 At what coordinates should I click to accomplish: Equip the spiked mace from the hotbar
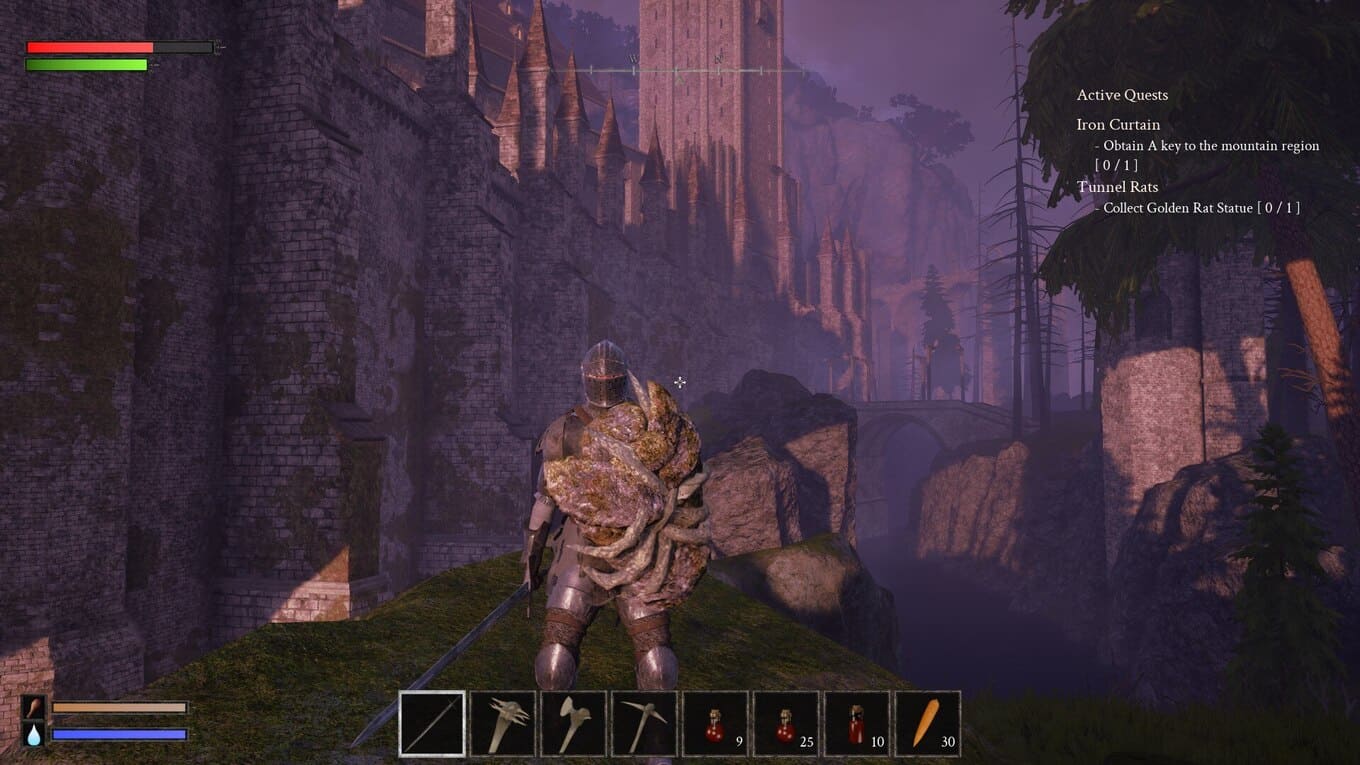(503, 723)
